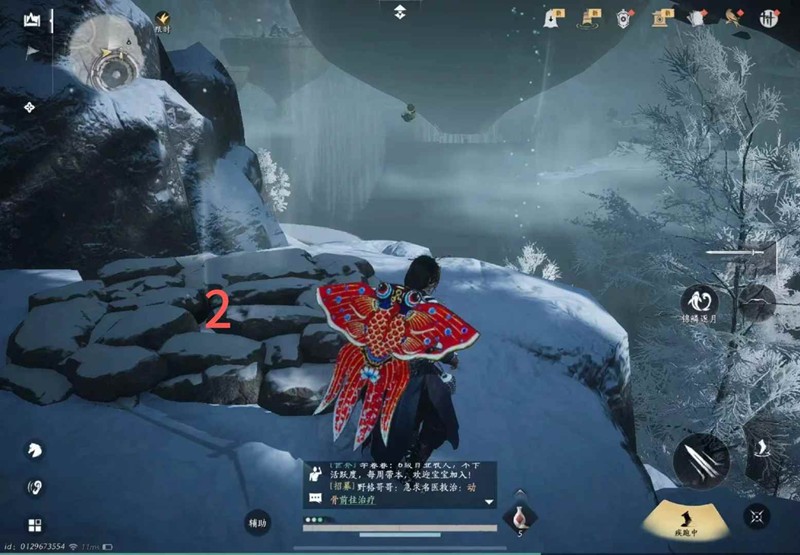The width and height of the screenshot is (800, 555).
Task: Tap the 辅助 assist button
Action: [259, 521]
